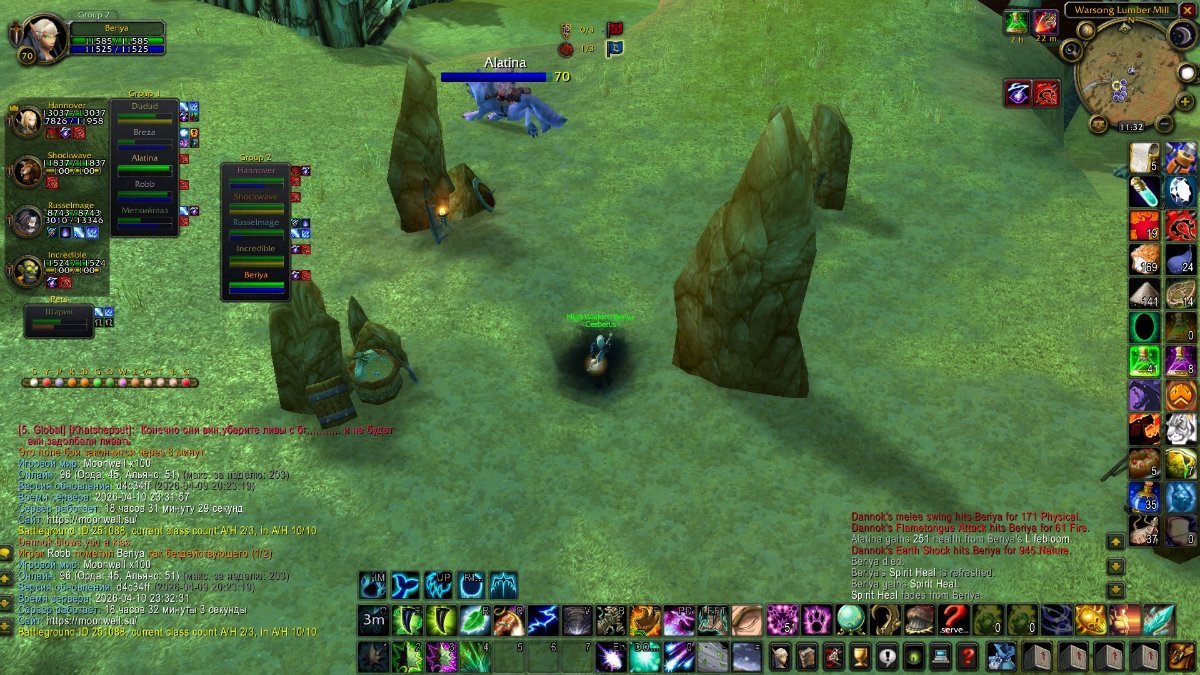Click Russelmage's party portrait

click(27, 221)
